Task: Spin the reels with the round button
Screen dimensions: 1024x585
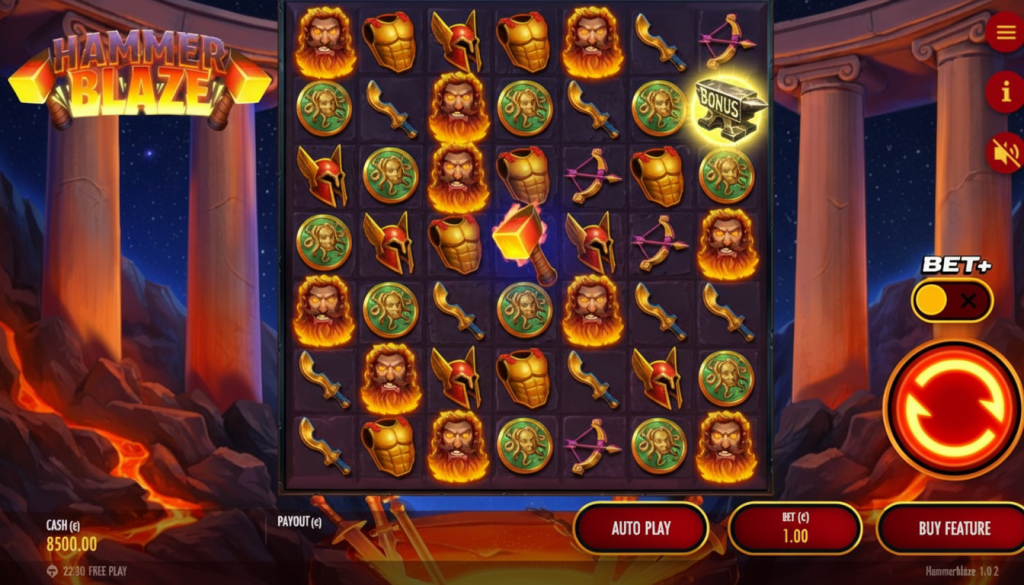Action: [x=953, y=408]
